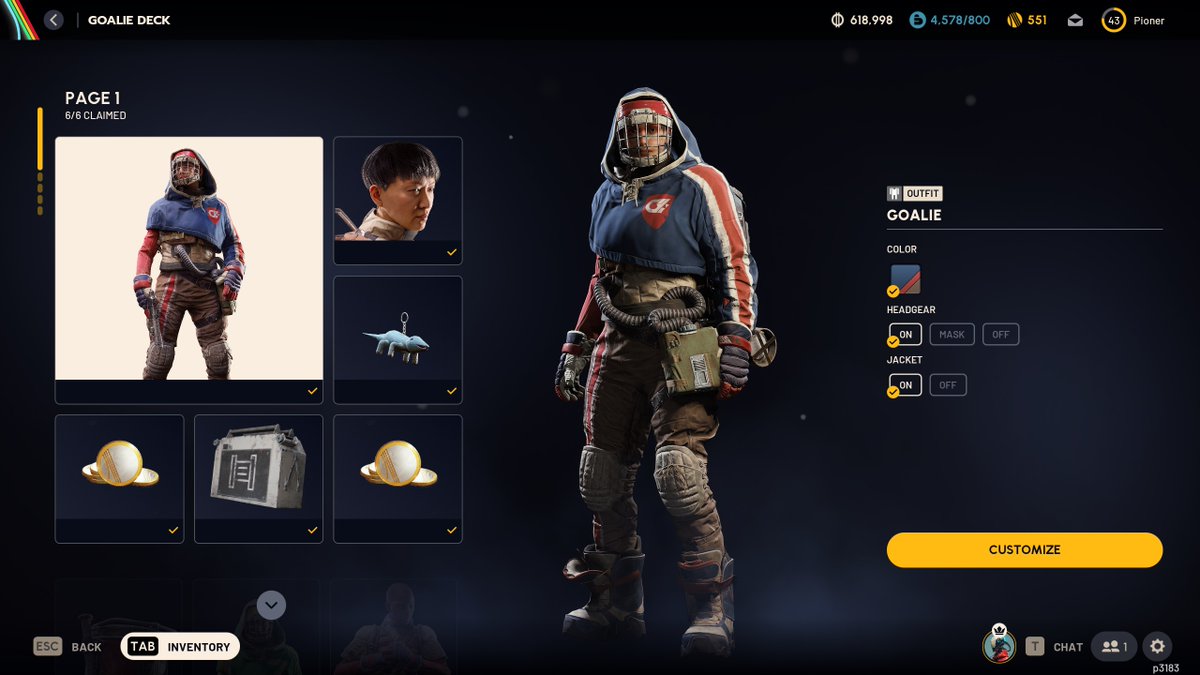Select the blue dinosaur keychain charm tile

click(398, 339)
